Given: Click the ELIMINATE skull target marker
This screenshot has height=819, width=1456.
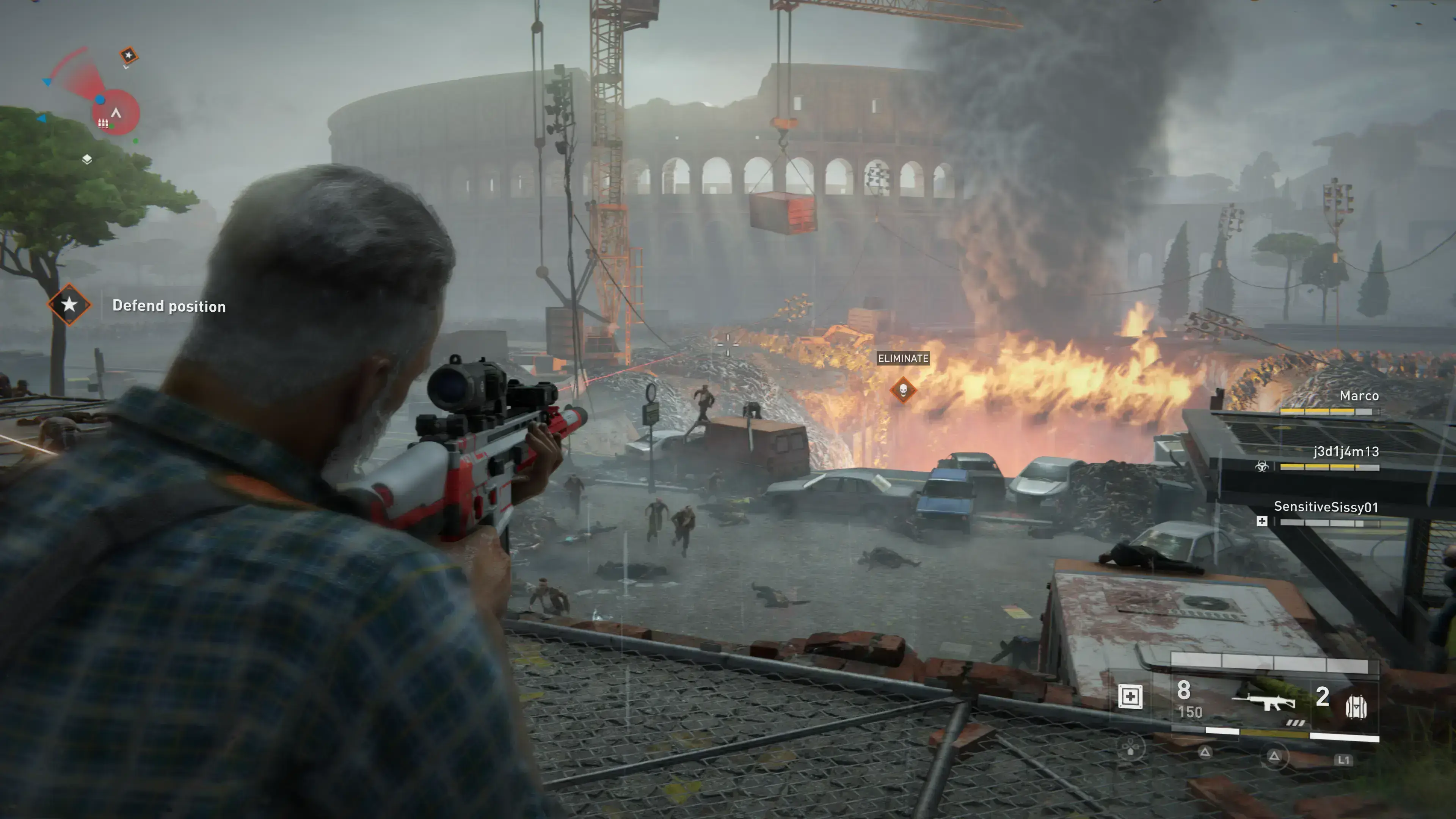Looking at the screenshot, I should pos(903,389).
